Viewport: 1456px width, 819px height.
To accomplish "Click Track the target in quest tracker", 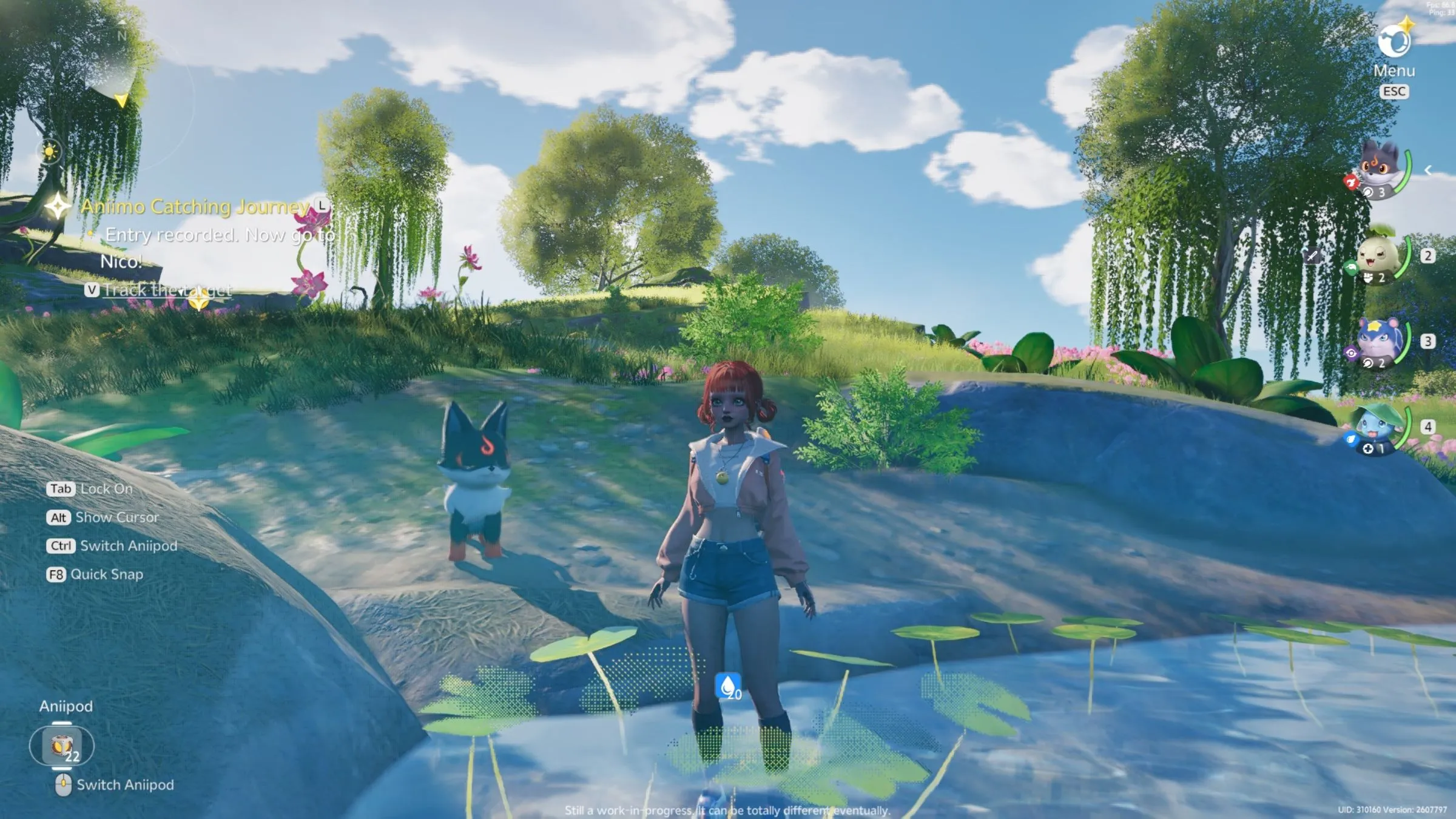I will [166, 290].
